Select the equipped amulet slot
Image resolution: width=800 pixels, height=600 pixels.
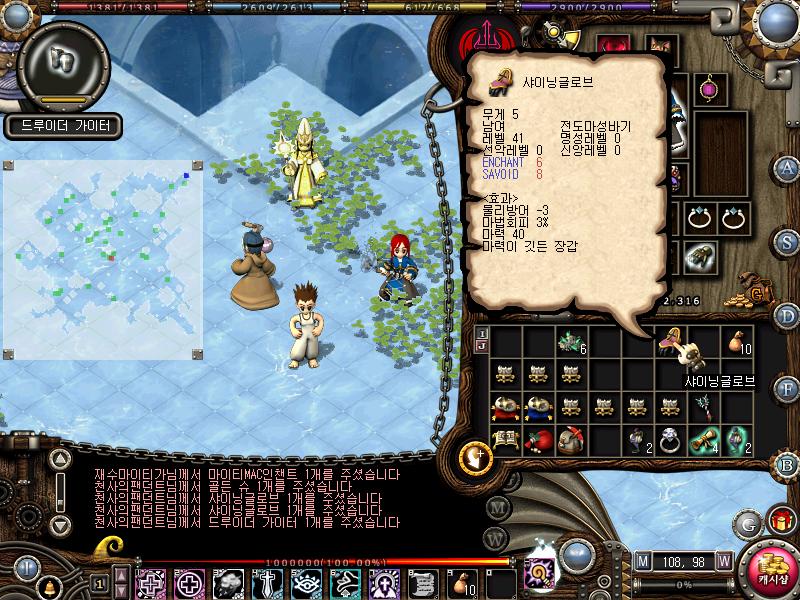click(x=709, y=87)
